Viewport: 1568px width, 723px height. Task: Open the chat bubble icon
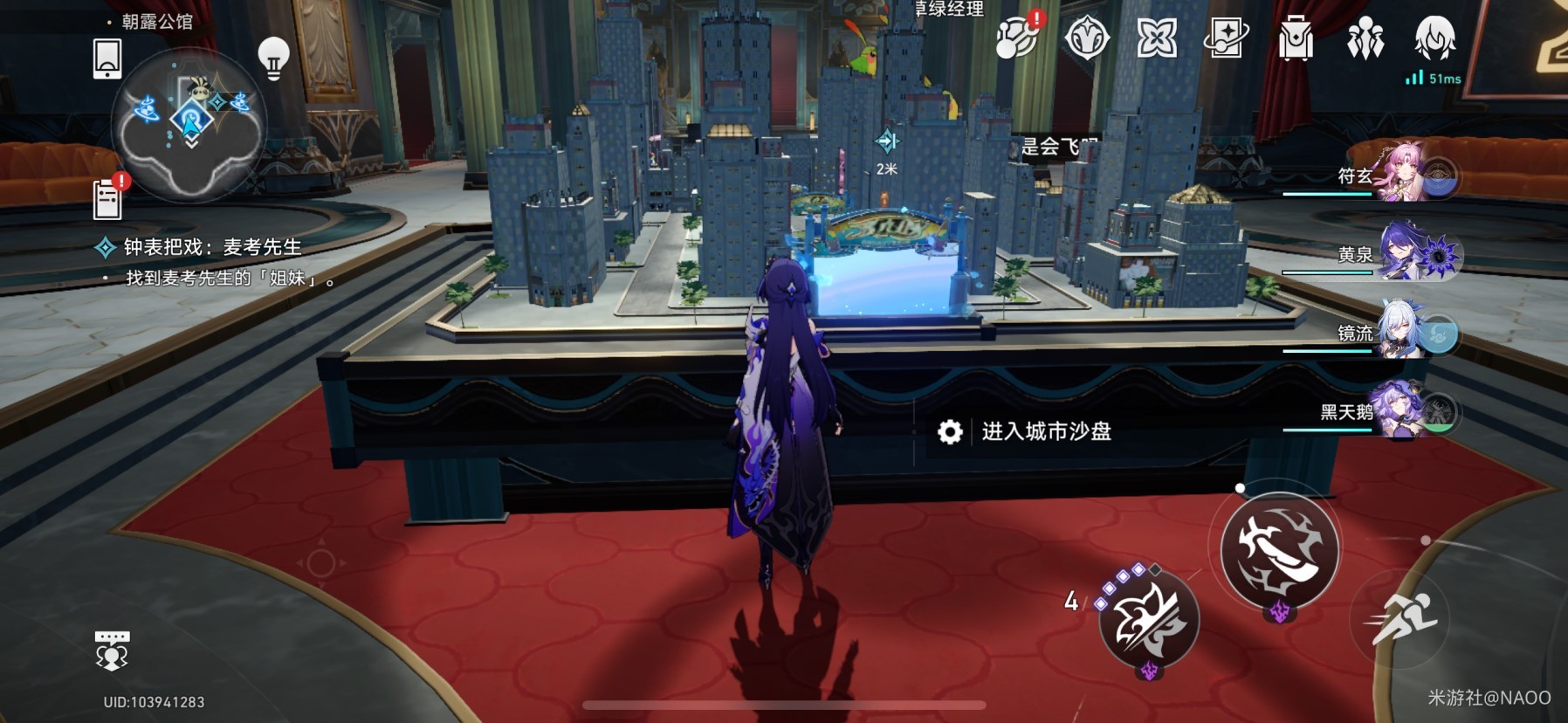[x=111, y=651]
